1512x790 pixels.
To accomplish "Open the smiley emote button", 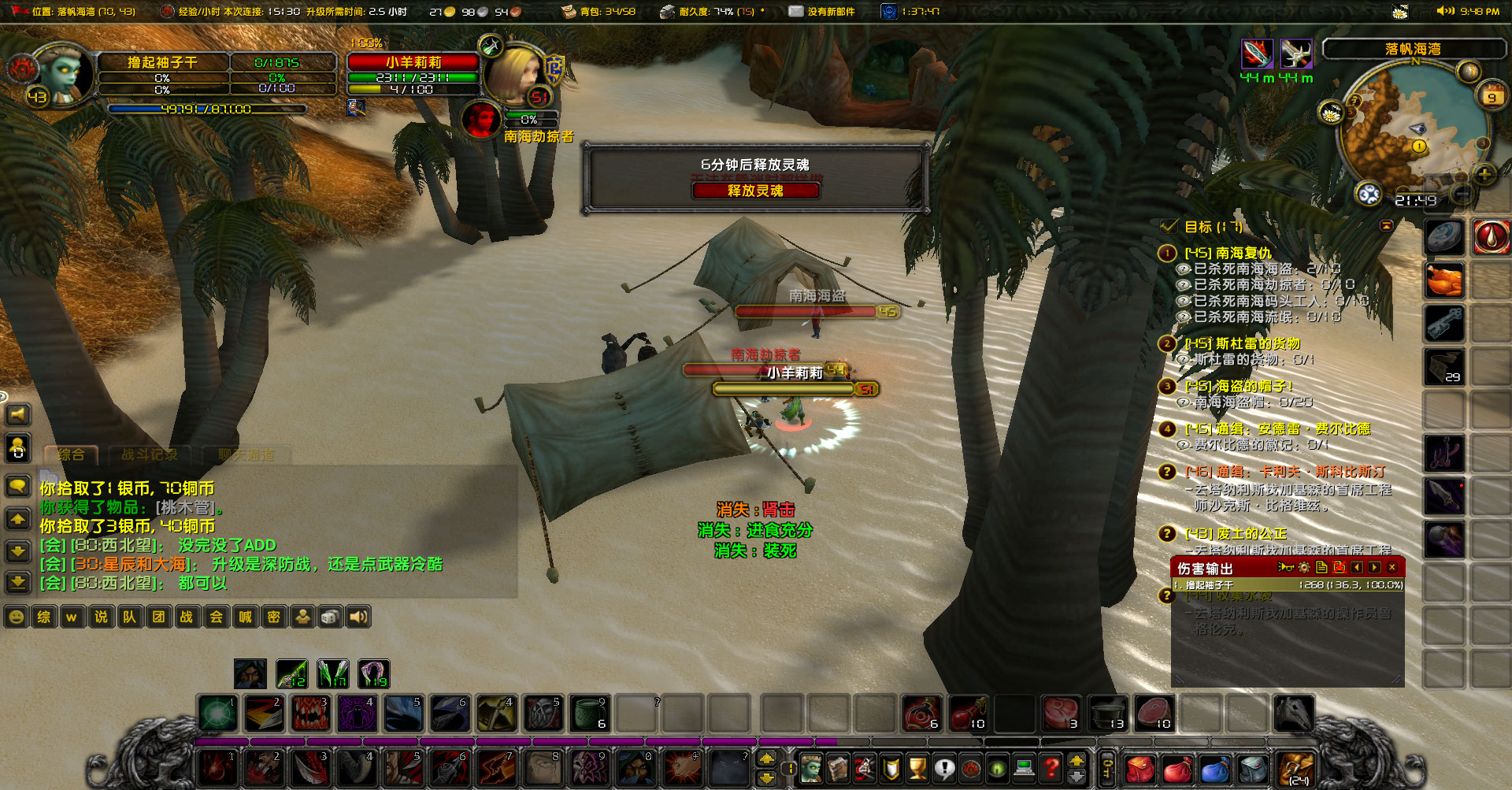I will 16,617.
